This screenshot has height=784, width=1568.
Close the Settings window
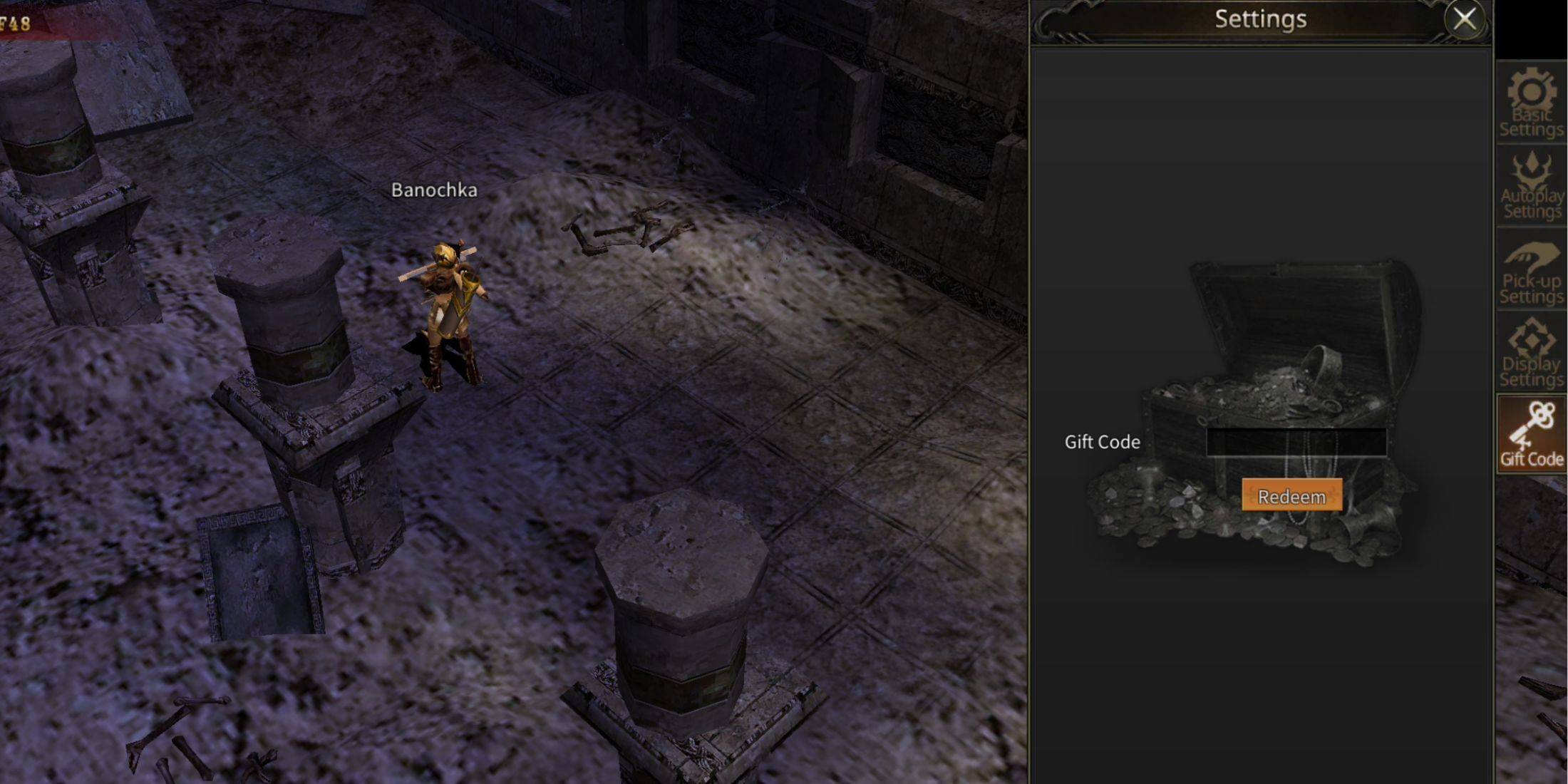(1465, 19)
